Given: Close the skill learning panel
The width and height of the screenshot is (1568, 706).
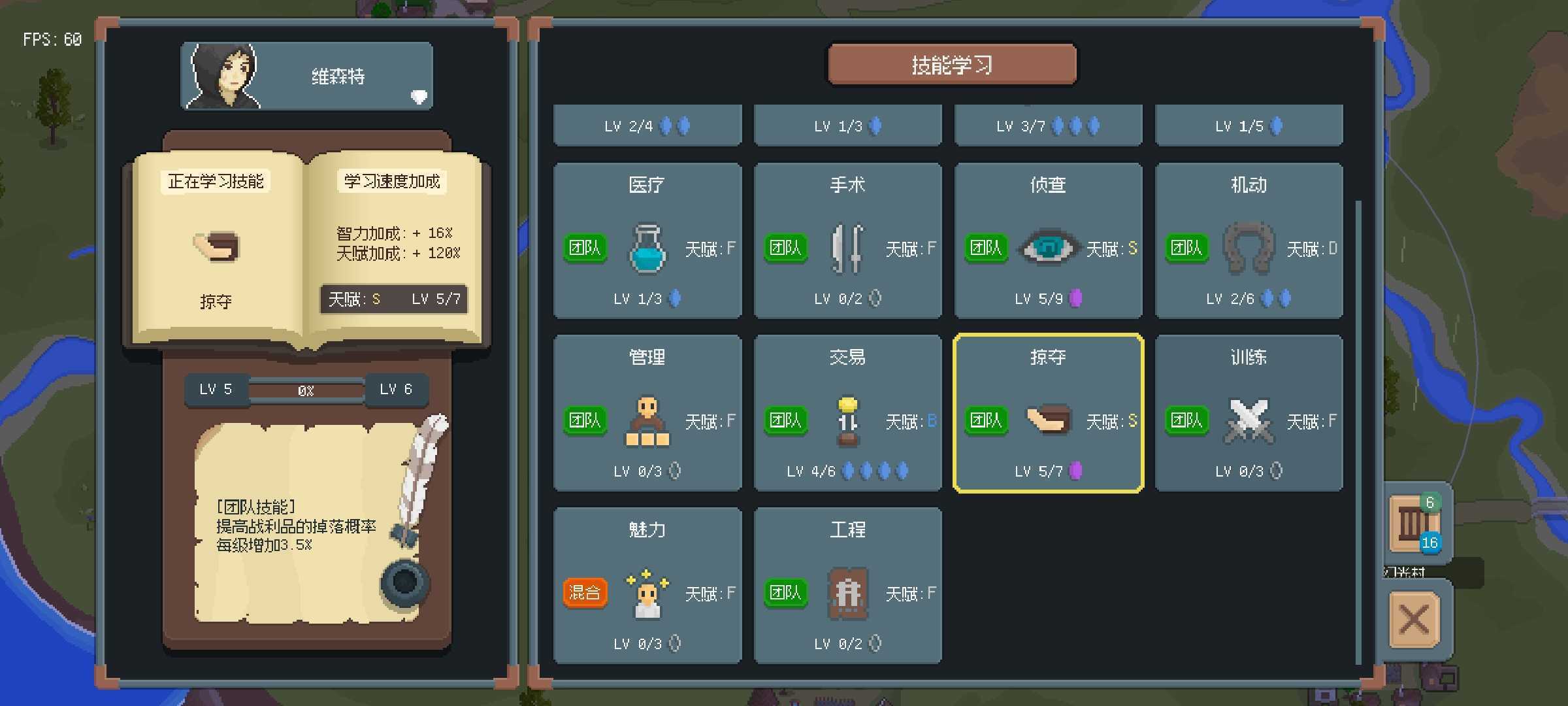Looking at the screenshot, I should pos(1414,619).
